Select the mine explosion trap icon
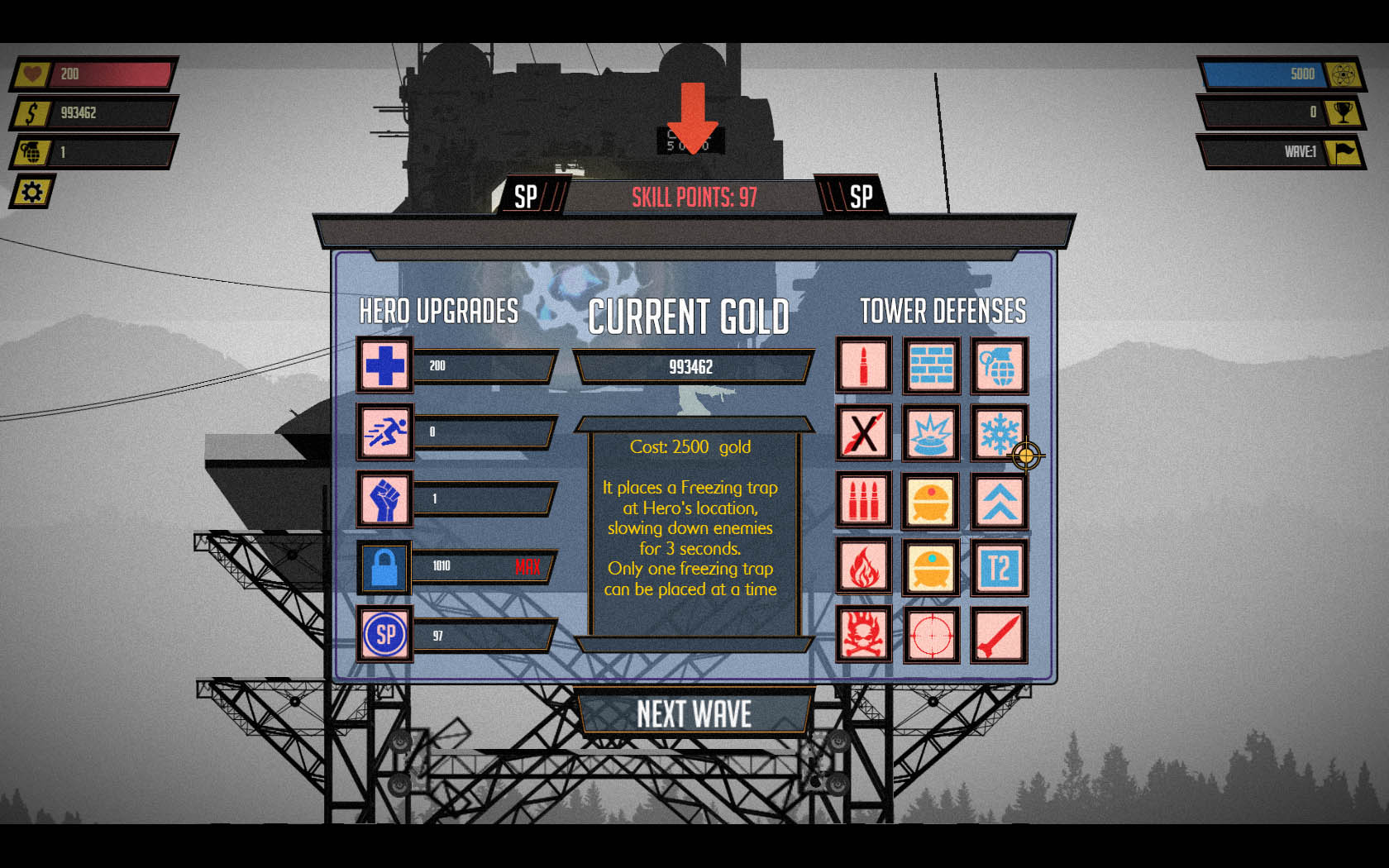1389x868 pixels. point(931,434)
